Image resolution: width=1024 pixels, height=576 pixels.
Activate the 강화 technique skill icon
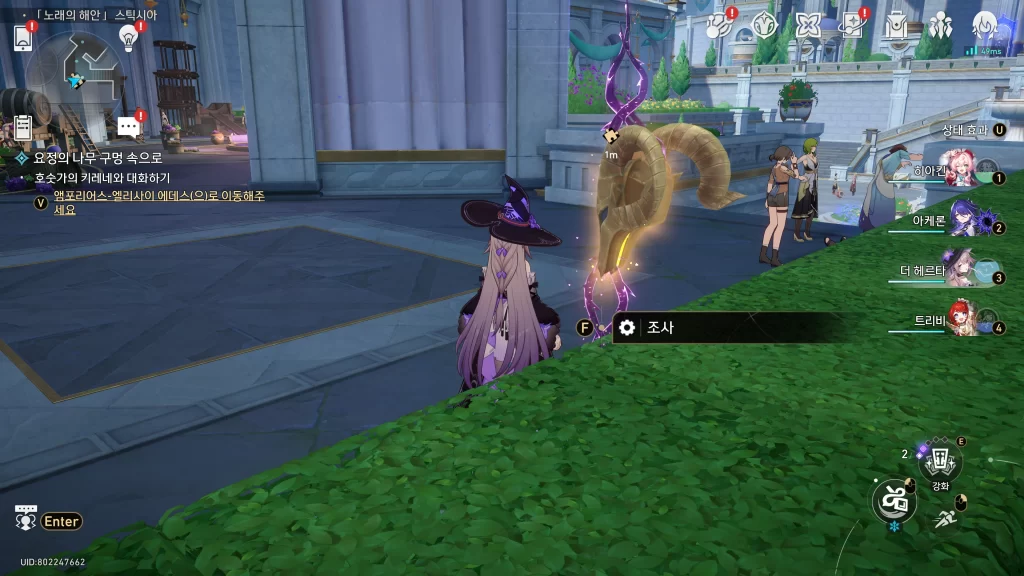(940, 462)
